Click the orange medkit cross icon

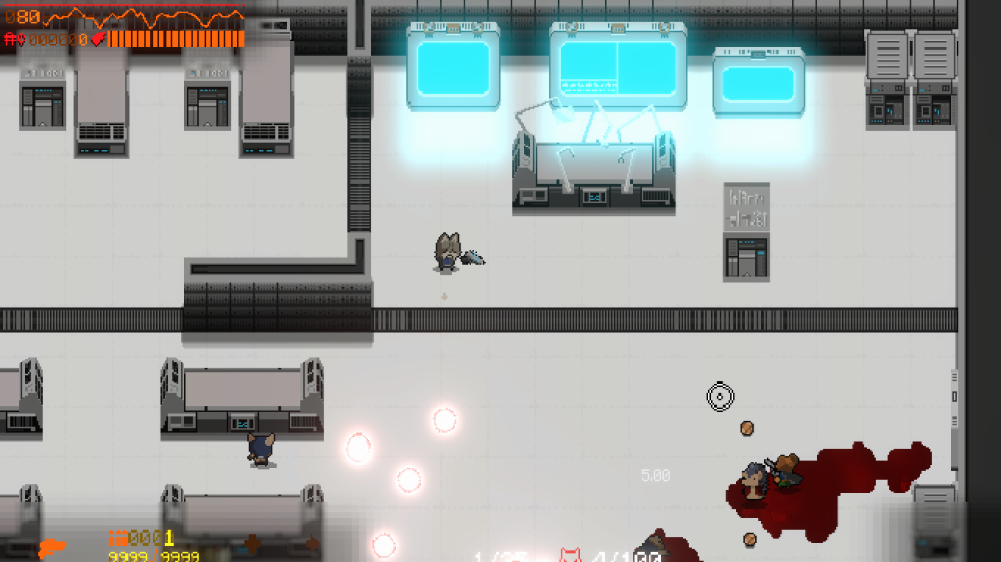[x=252, y=544]
